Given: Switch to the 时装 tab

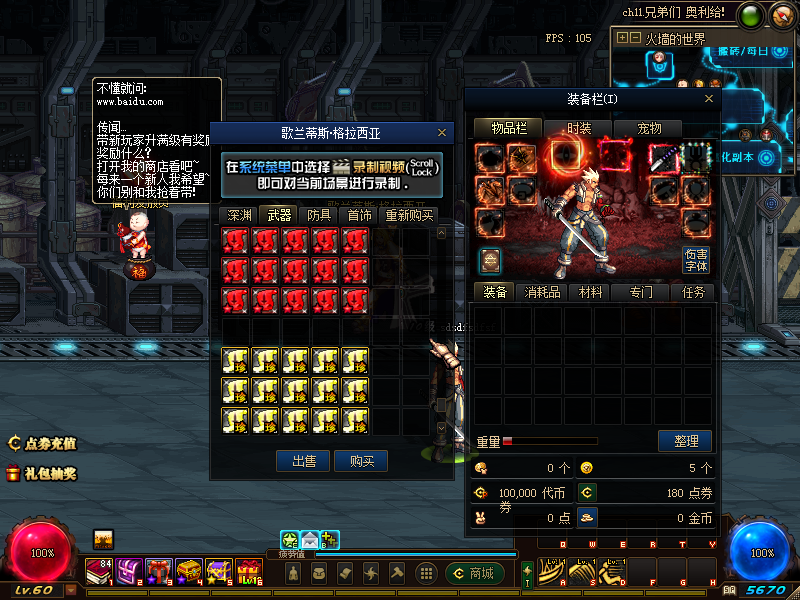Looking at the screenshot, I should pyautogui.click(x=579, y=128).
